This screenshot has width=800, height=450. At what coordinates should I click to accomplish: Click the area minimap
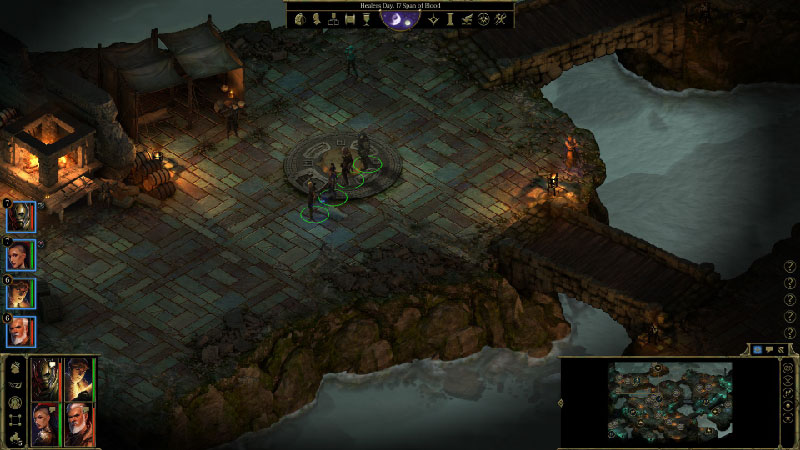[x=671, y=402]
